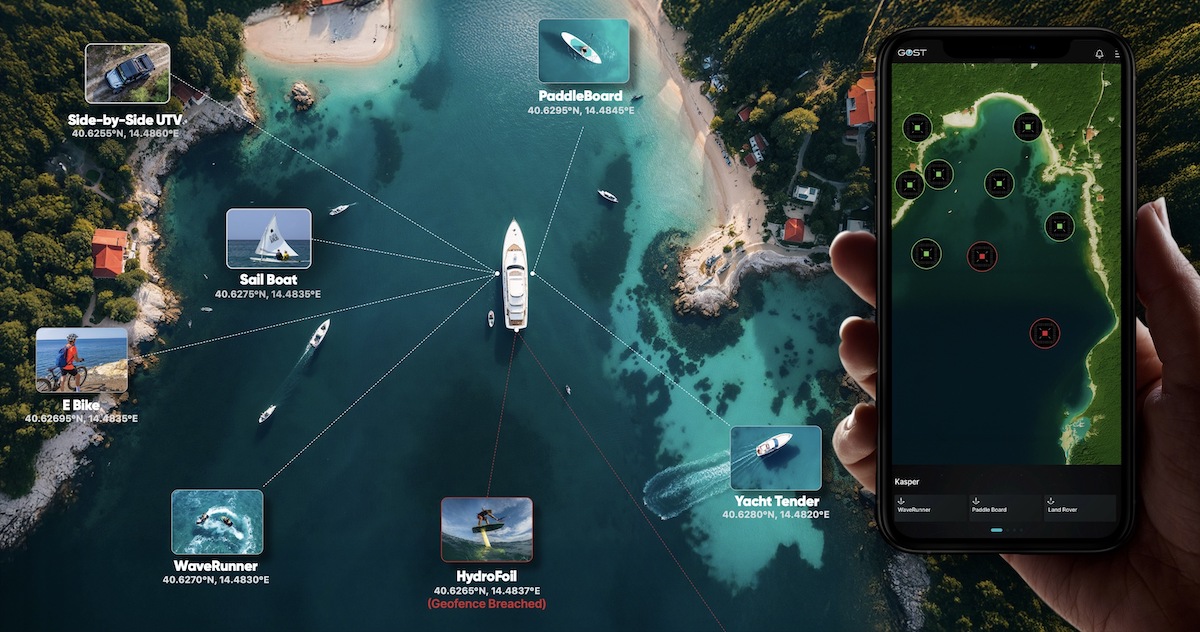This screenshot has height=632, width=1200.
Task: Select the HydroFoil geofence-breached thumbnail
Action: point(487,529)
